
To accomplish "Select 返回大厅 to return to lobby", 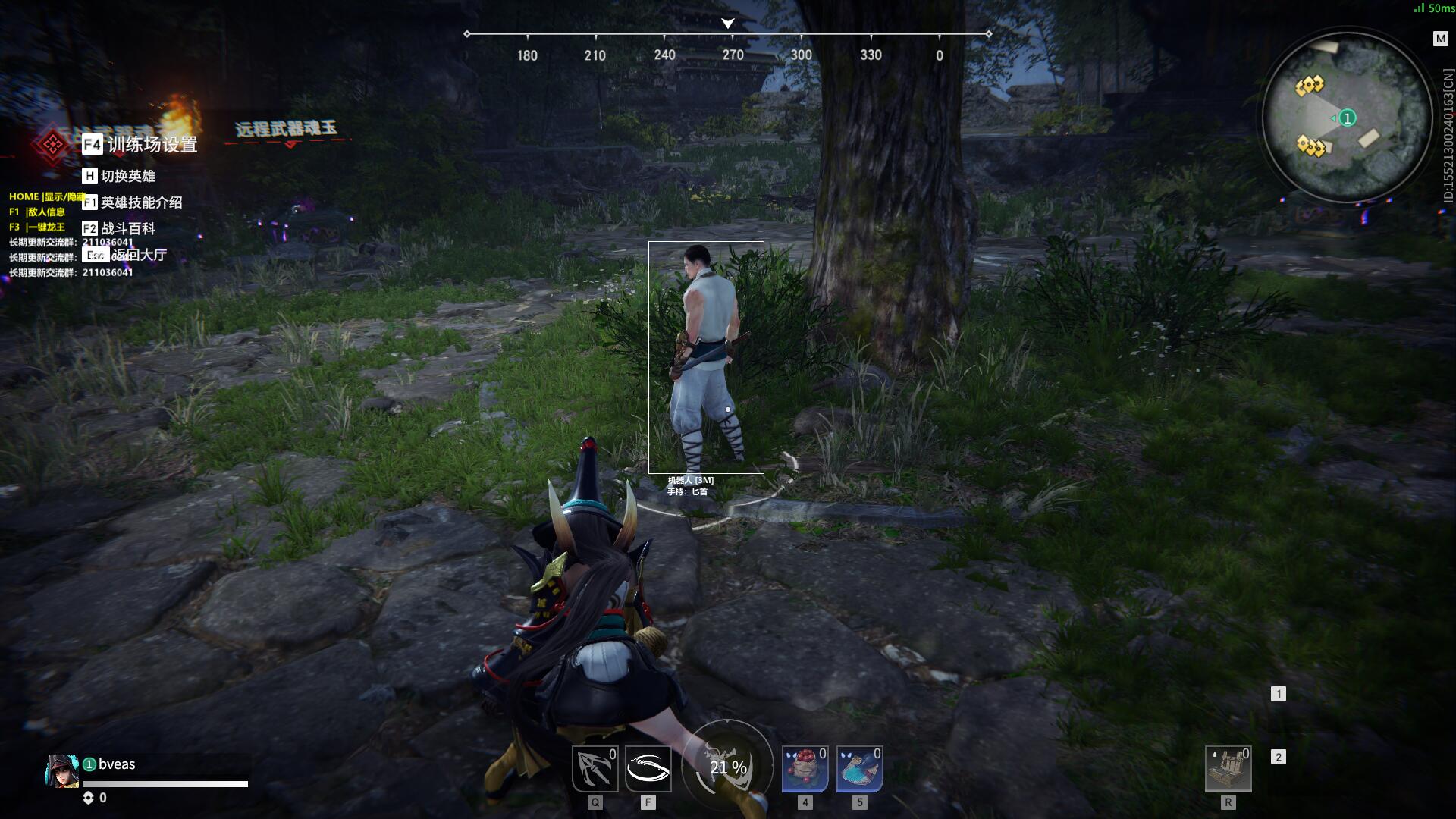I will tap(125, 255).
